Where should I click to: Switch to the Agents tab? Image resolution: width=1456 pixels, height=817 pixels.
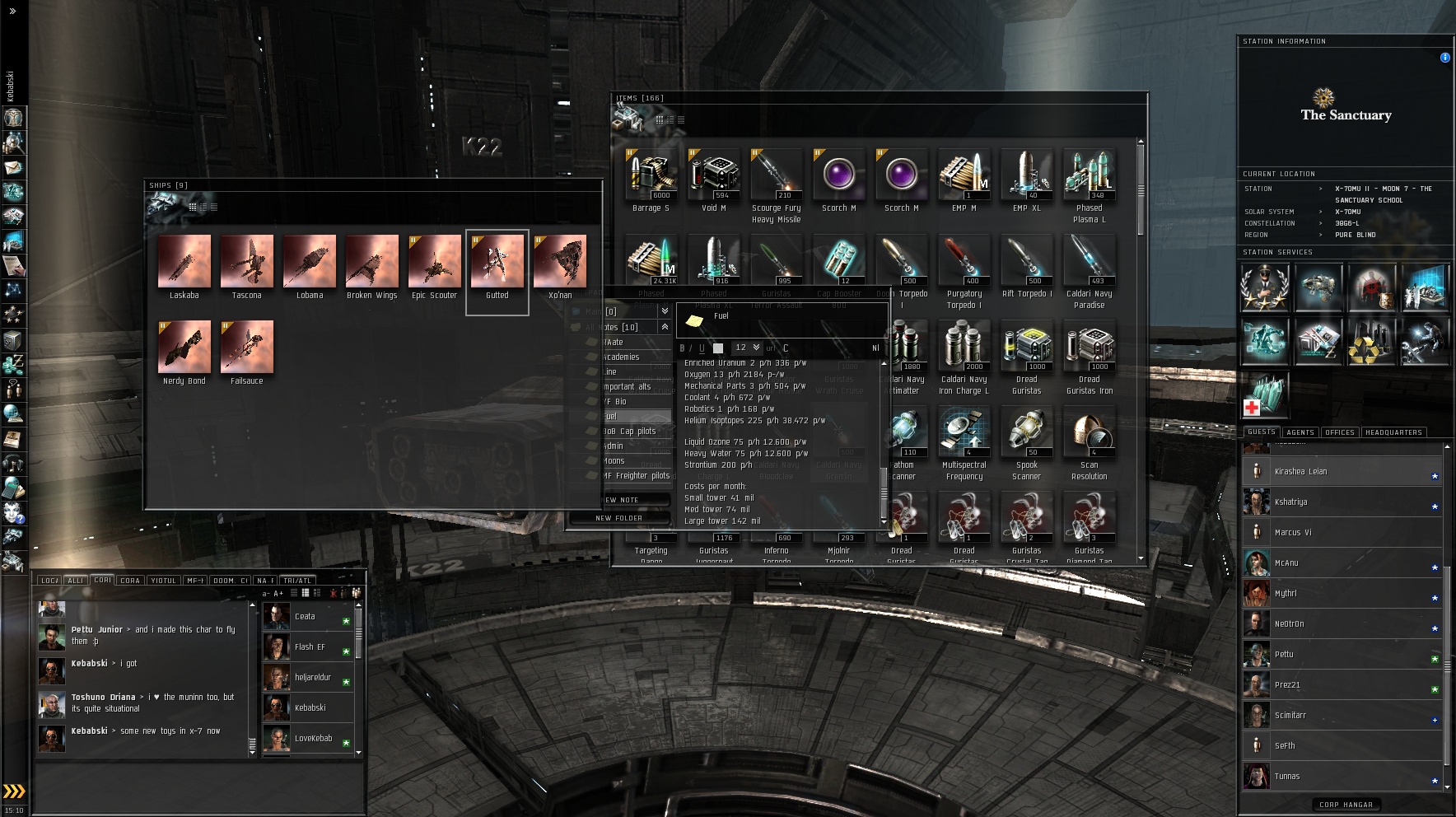(x=1300, y=432)
